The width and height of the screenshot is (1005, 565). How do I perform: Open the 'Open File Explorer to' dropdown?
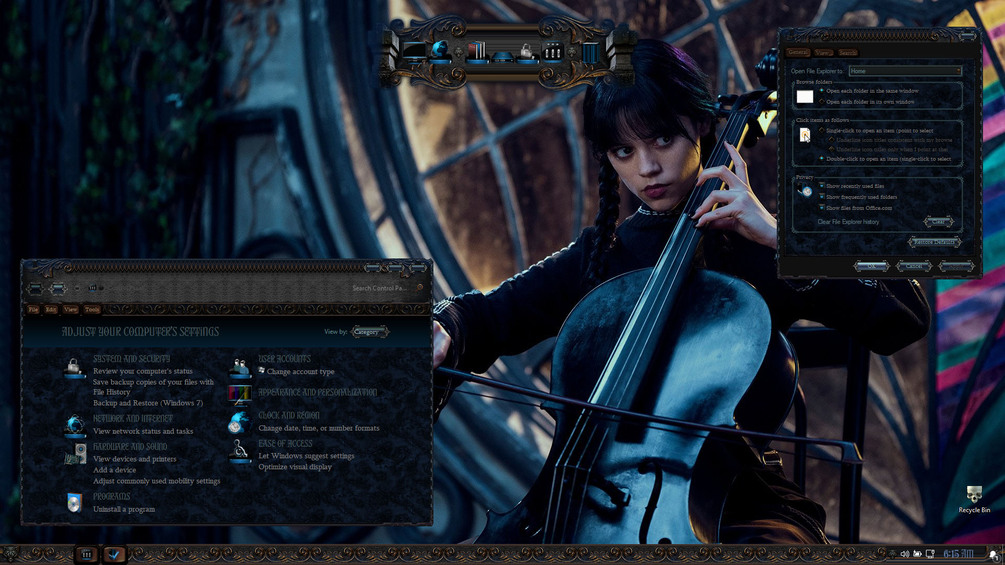(905, 71)
